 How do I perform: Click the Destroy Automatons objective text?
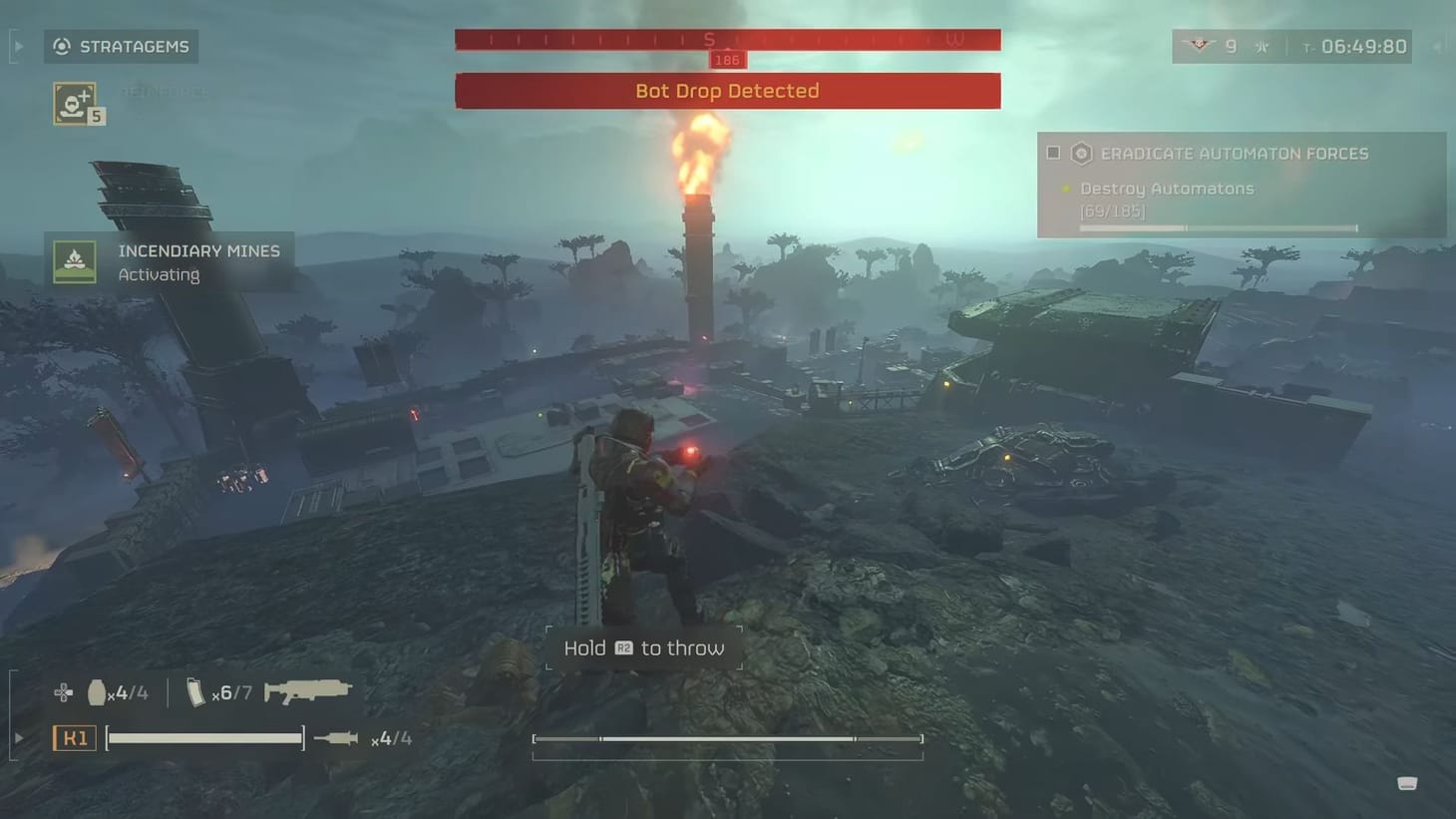1166,189
